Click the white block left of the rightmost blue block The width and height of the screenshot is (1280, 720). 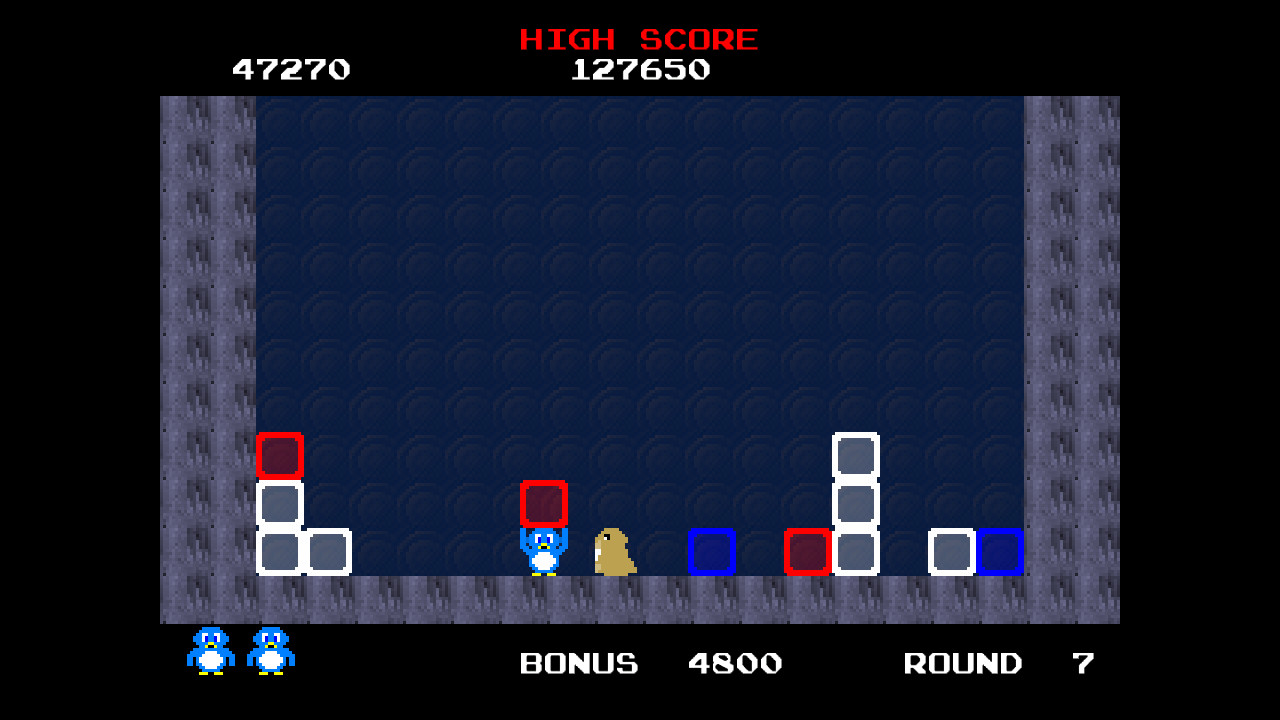[x=952, y=551]
